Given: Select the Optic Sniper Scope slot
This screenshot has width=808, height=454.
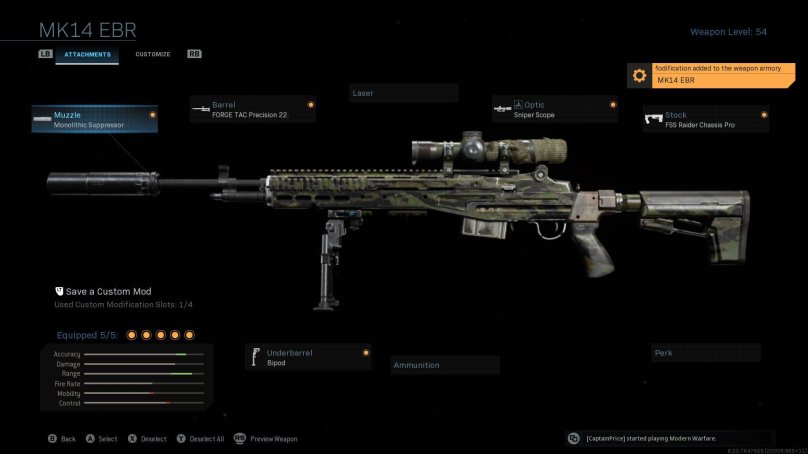Looking at the screenshot, I should [x=556, y=109].
